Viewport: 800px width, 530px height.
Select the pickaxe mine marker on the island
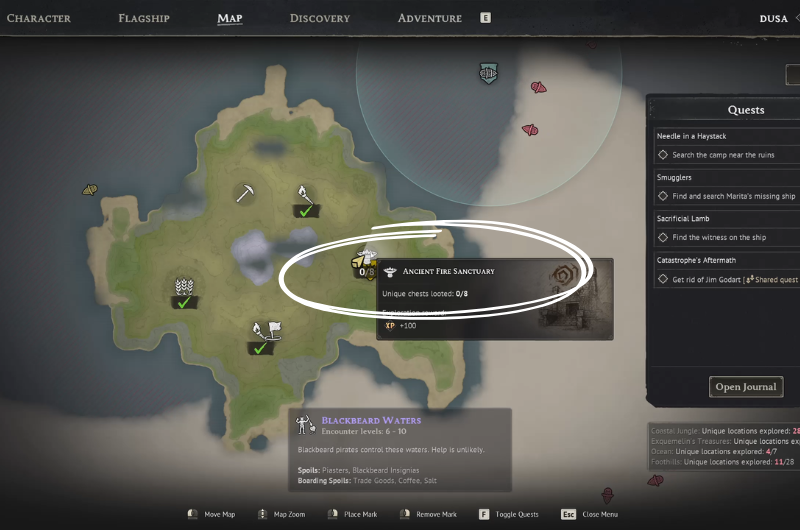click(245, 192)
